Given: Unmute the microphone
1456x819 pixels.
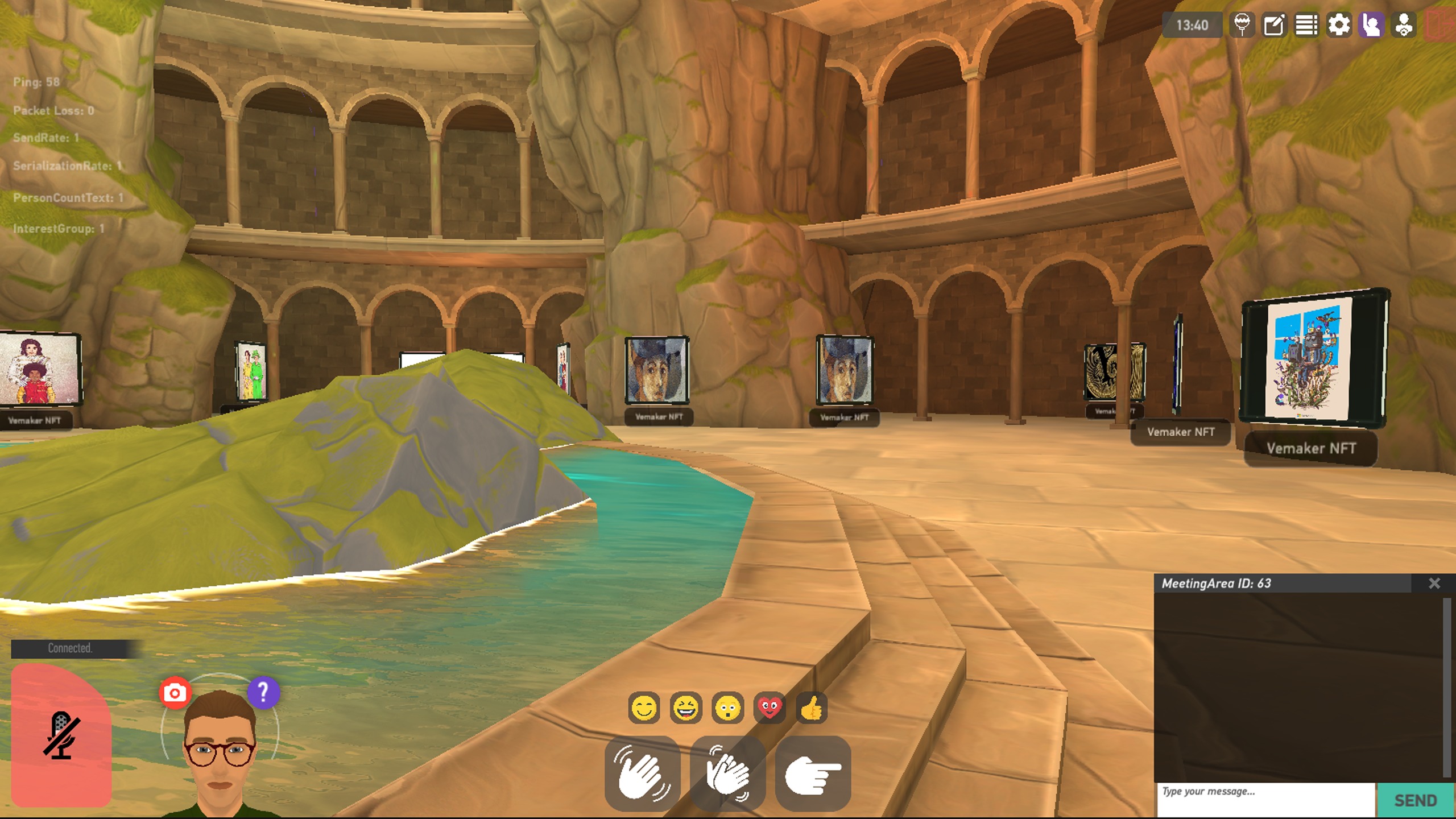Looking at the screenshot, I should click(61, 735).
